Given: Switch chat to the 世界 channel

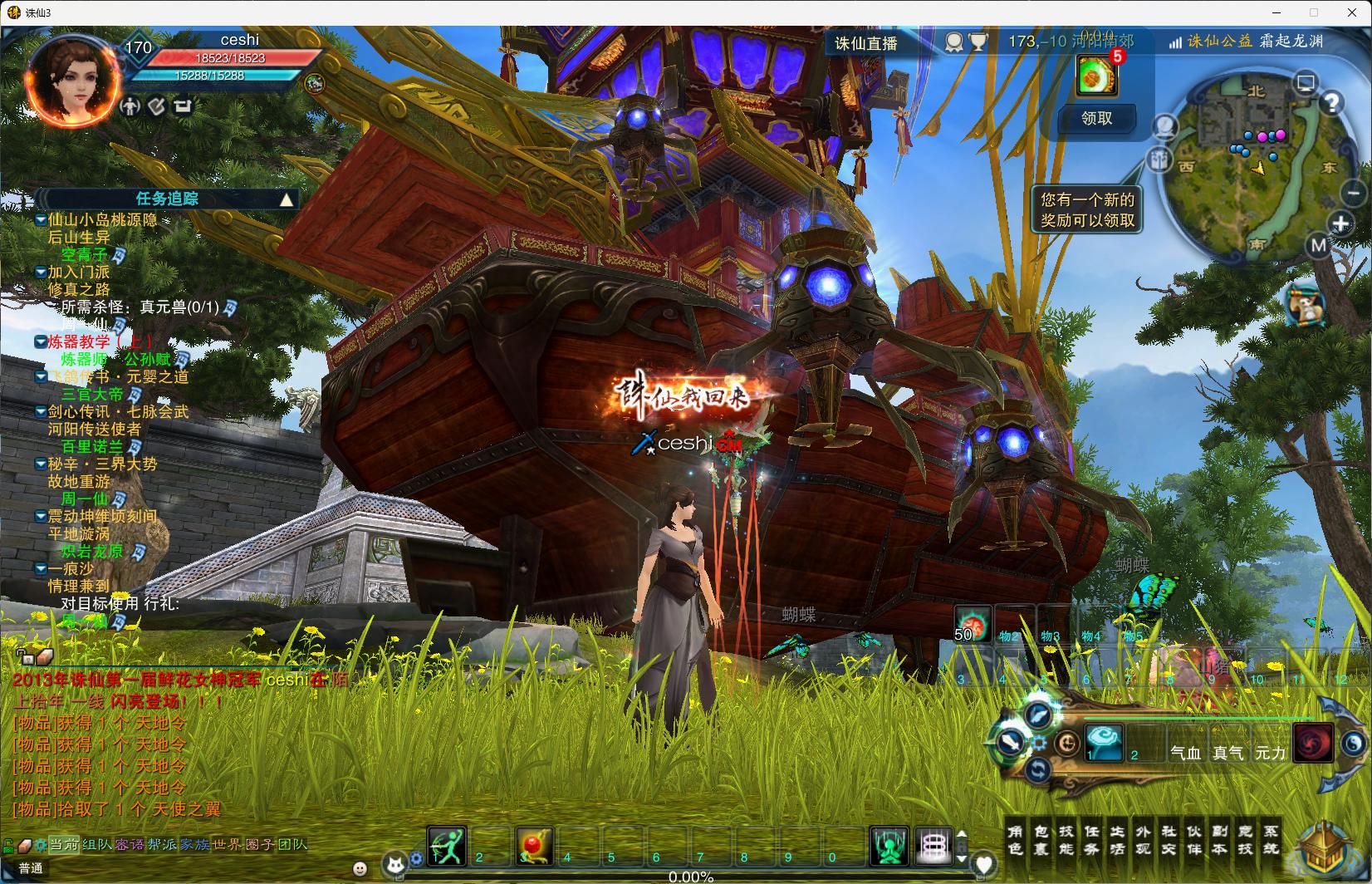Looking at the screenshot, I should coord(227,845).
